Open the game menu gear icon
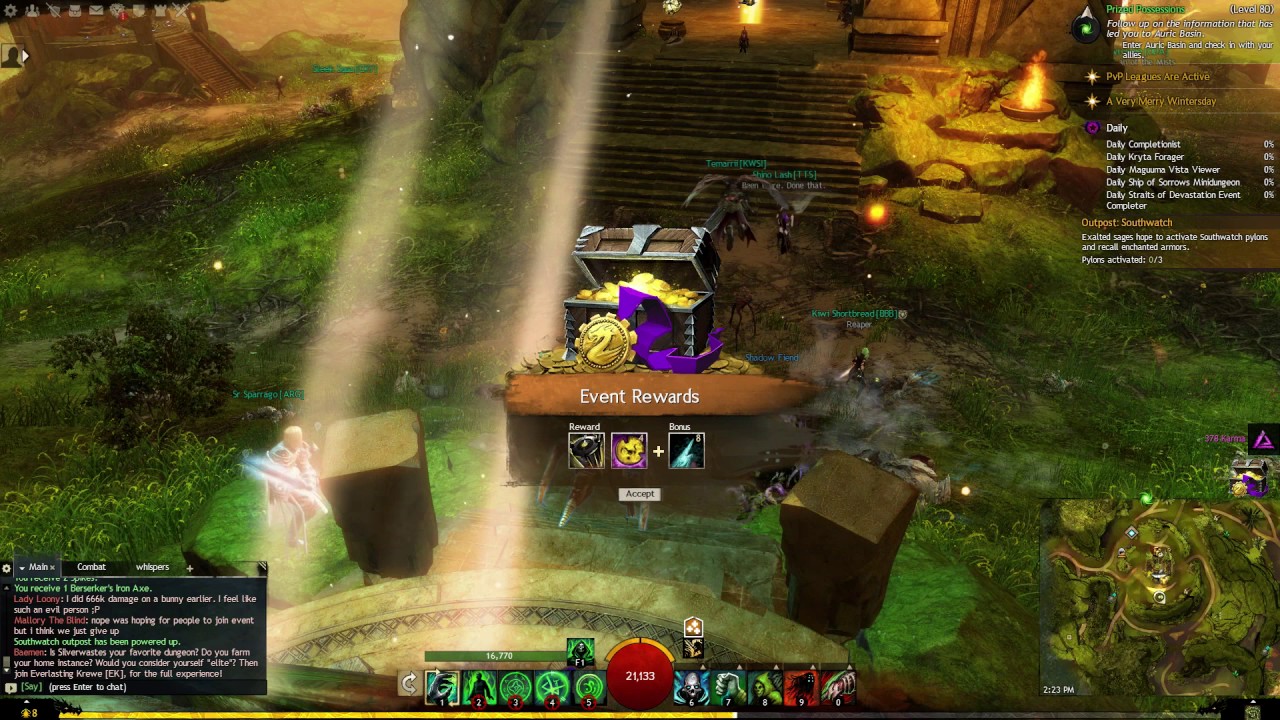The height and width of the screenshot is (720, 1280). pos(11,10)
